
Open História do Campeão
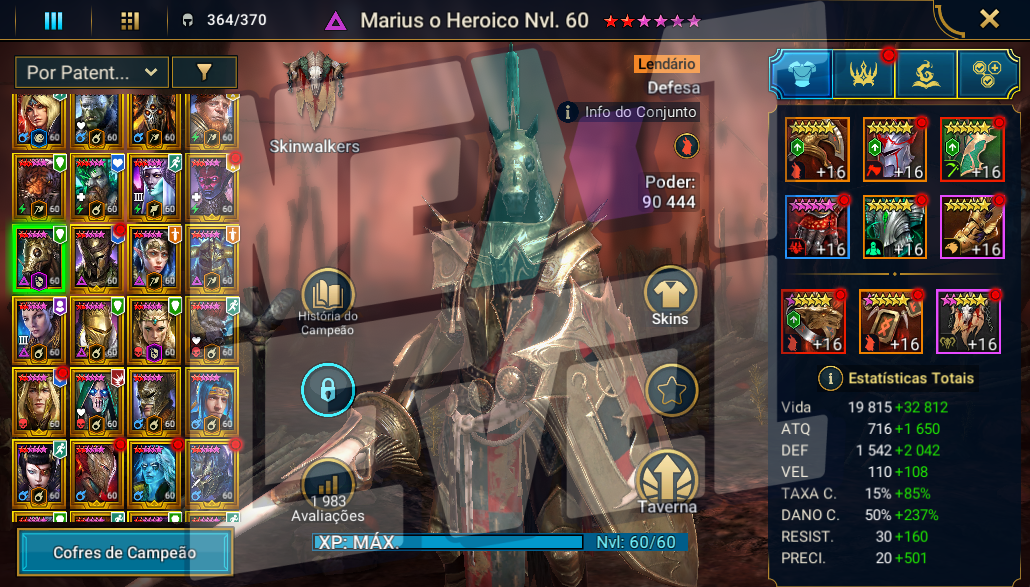[x=327, y=297]
